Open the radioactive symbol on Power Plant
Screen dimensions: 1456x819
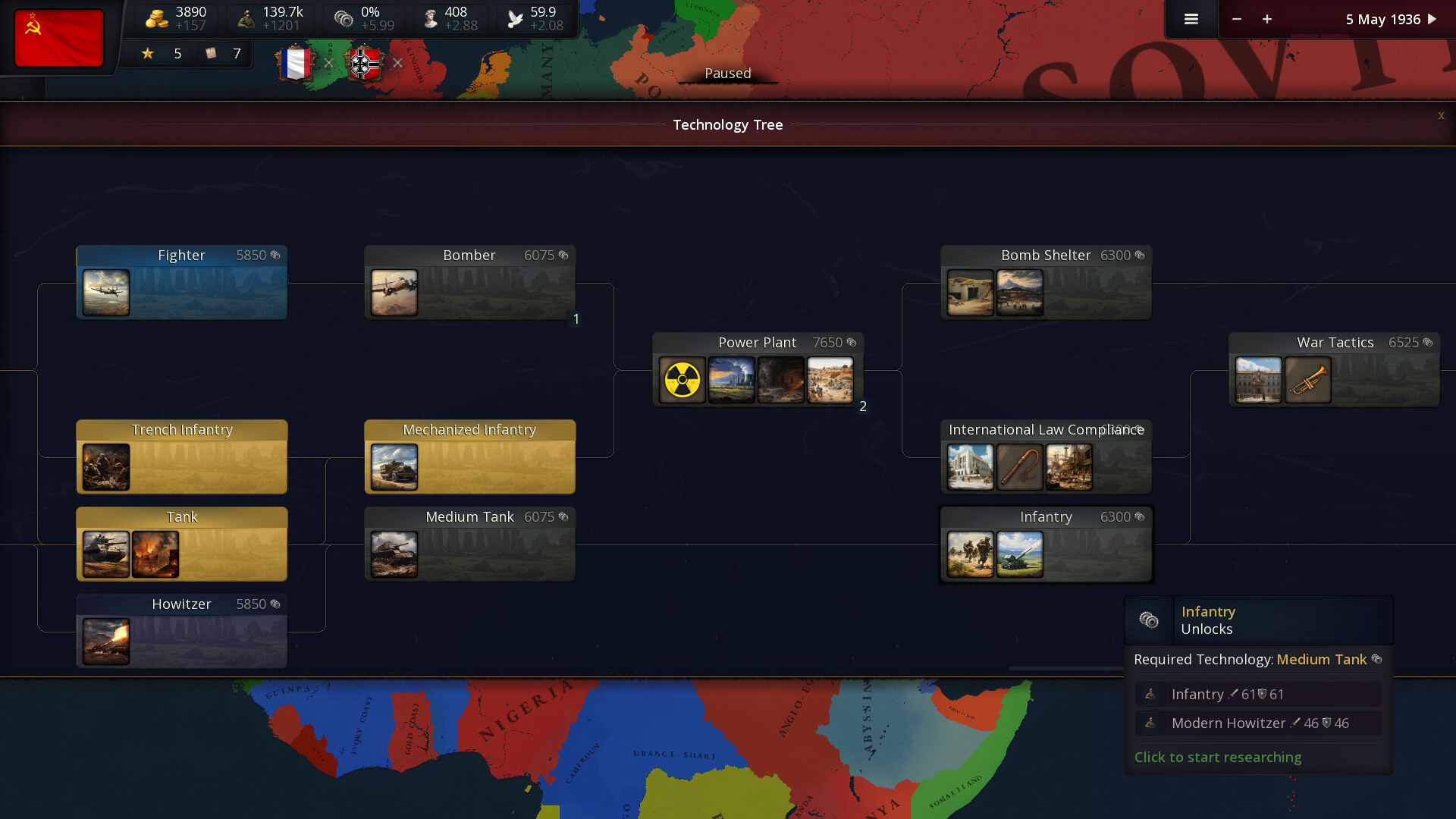click(x=681, y=379)
